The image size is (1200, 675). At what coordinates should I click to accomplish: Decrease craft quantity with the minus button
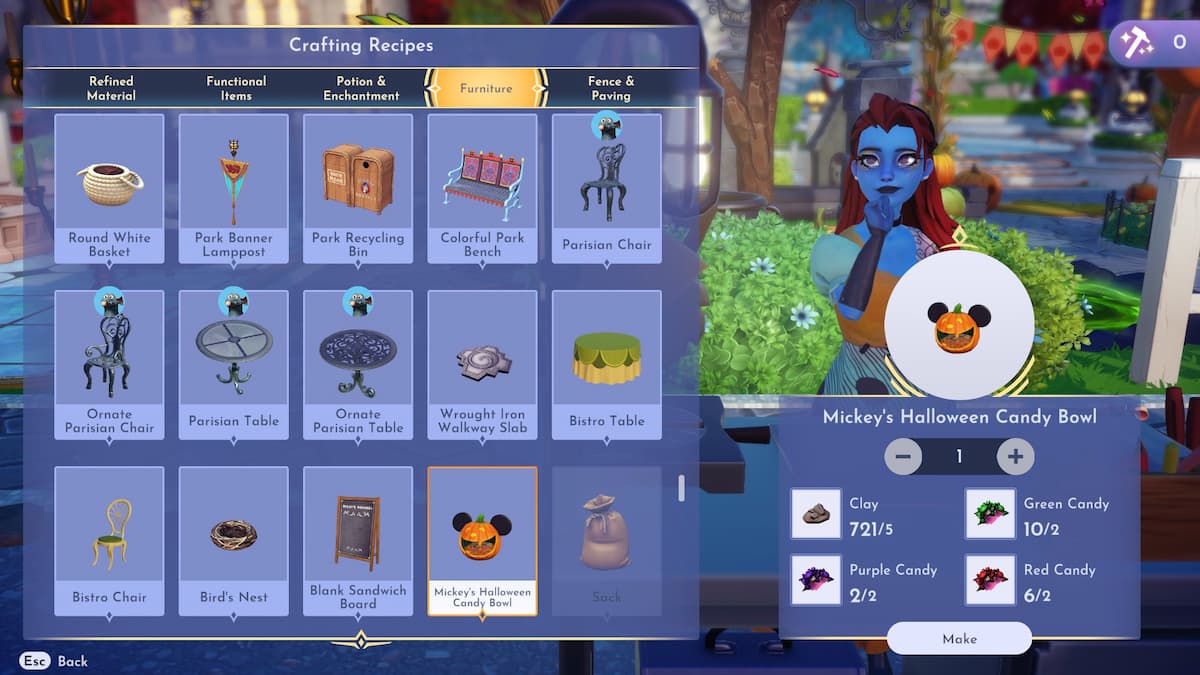pyautogui.click(x=903, y=457)
